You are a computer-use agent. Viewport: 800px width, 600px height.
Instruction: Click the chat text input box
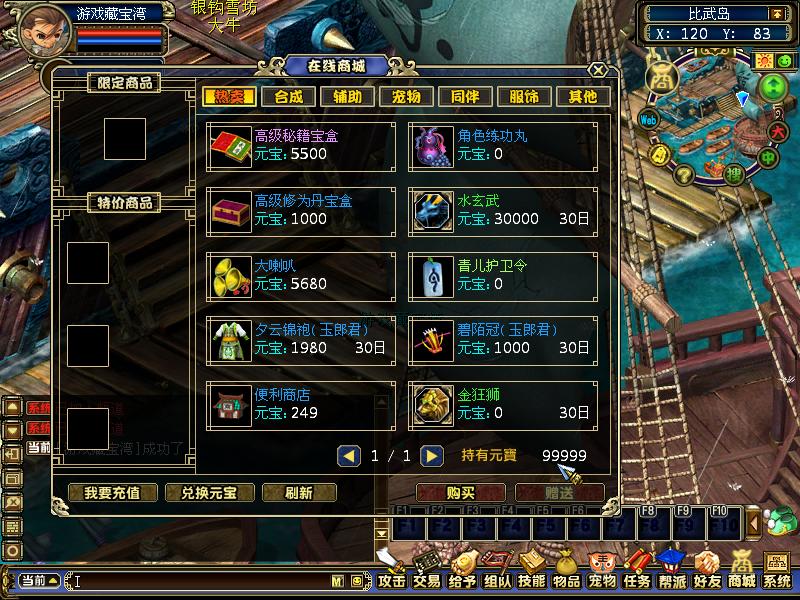(200, 580)
